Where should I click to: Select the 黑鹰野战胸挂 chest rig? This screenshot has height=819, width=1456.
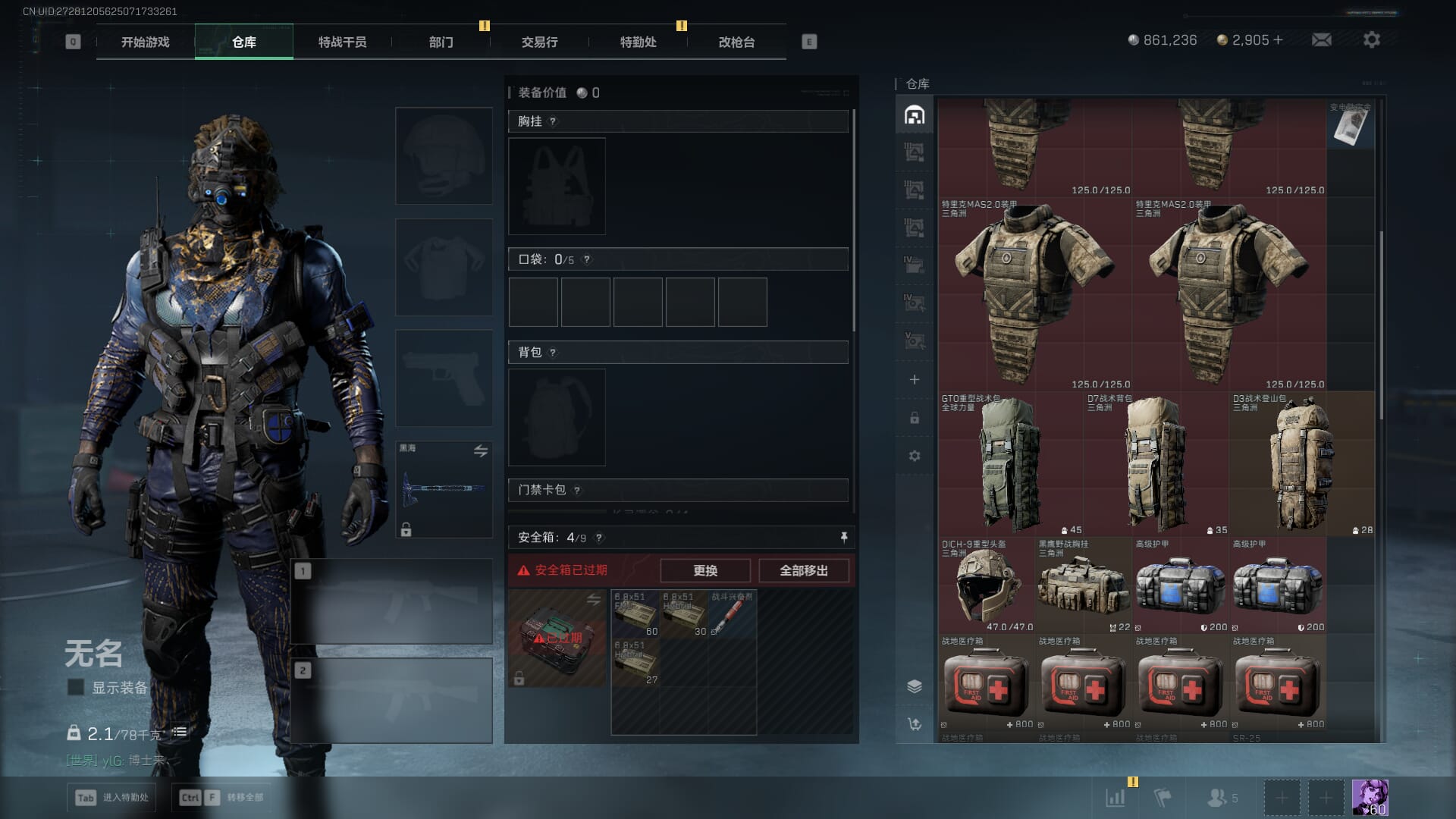1083,585
